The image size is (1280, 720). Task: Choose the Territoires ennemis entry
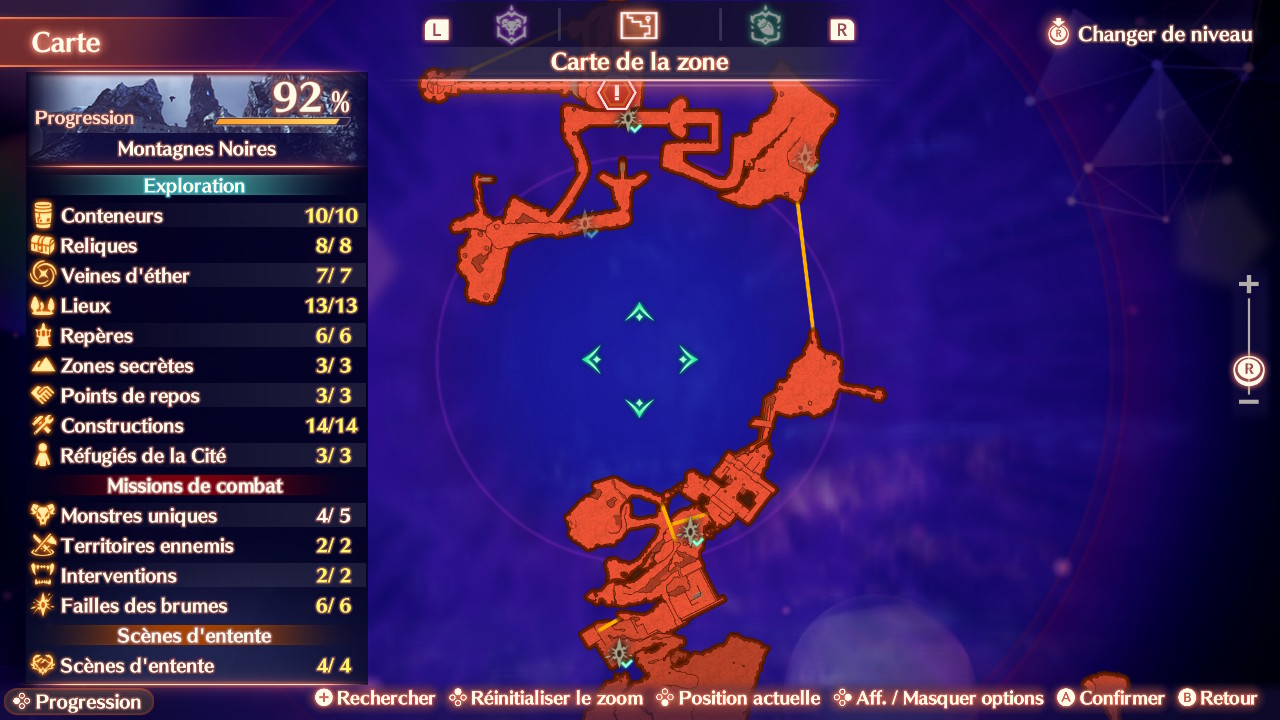point(196,545)
